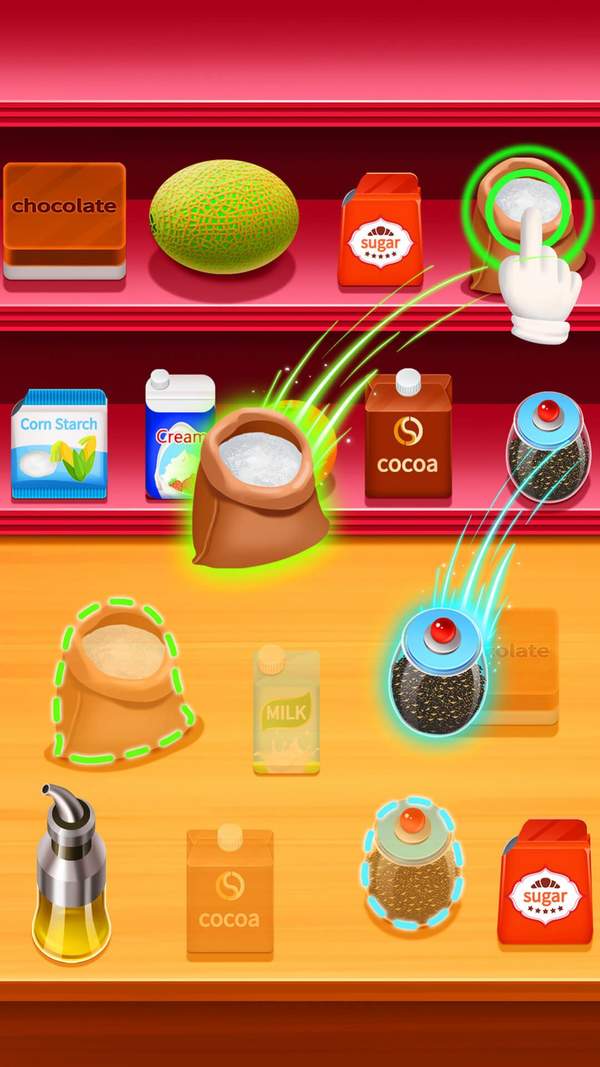
Task: Click the dashed green flour sack outline
Action: click(122, 680)
